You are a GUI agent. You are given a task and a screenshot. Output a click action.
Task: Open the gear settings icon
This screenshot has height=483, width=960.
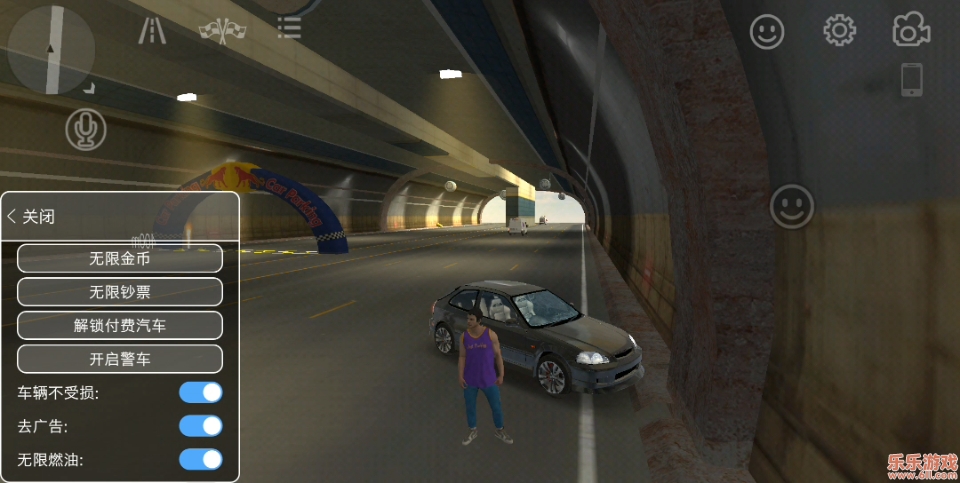839,31
